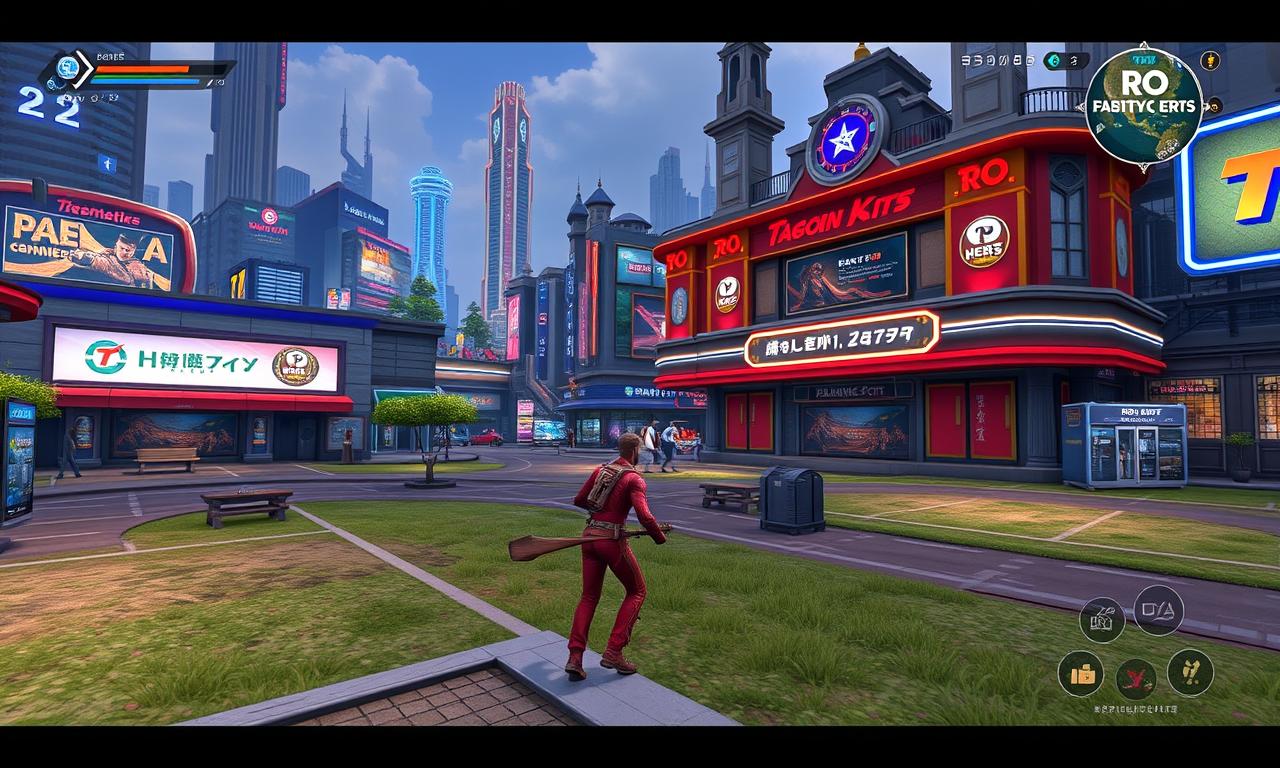The height and width of the screenshot is (768, 1280).
Task: Click the round button labeled DA
Action: click(1158, 610)
